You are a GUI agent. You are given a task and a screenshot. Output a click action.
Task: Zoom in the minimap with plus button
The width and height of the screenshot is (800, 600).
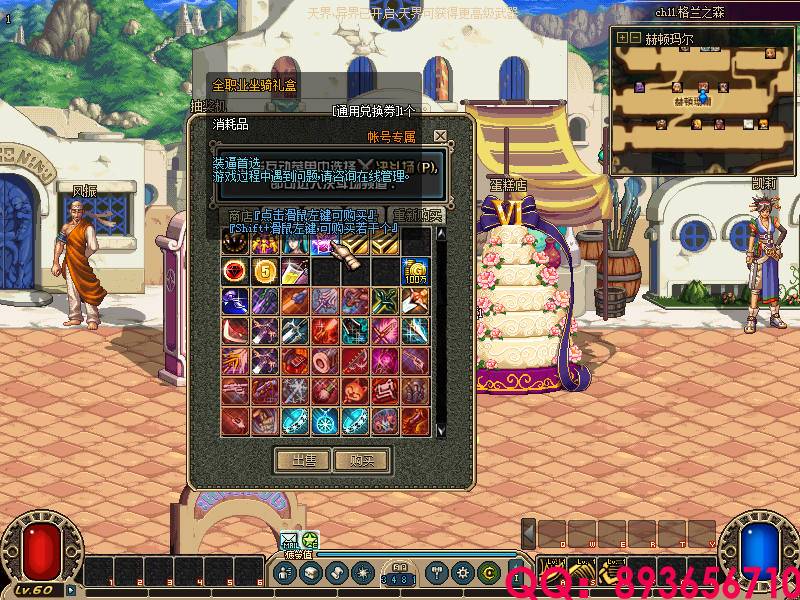click(x=622, y=37)
